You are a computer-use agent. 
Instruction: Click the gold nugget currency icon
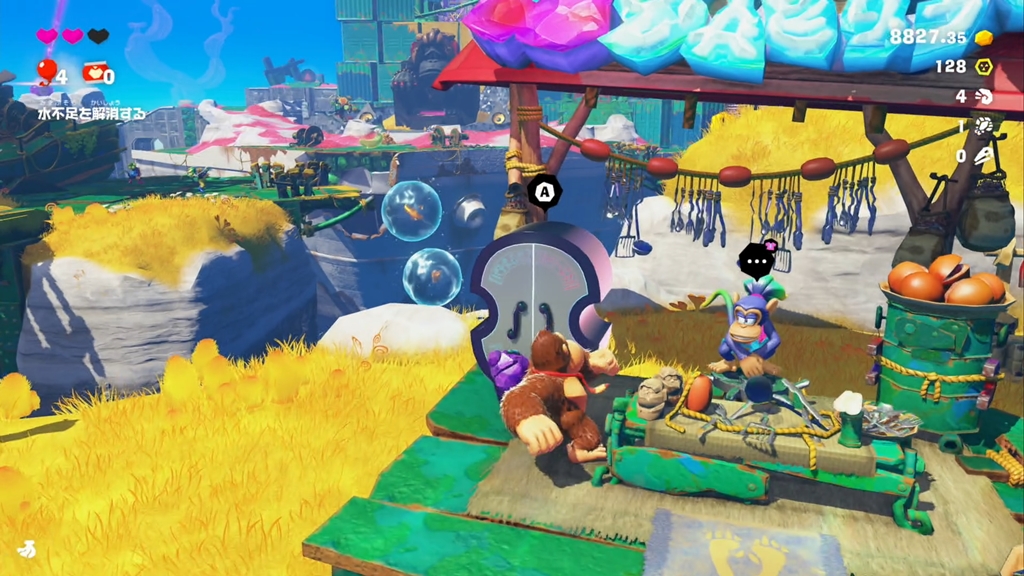pyautogui.click(x=984, y=37)
